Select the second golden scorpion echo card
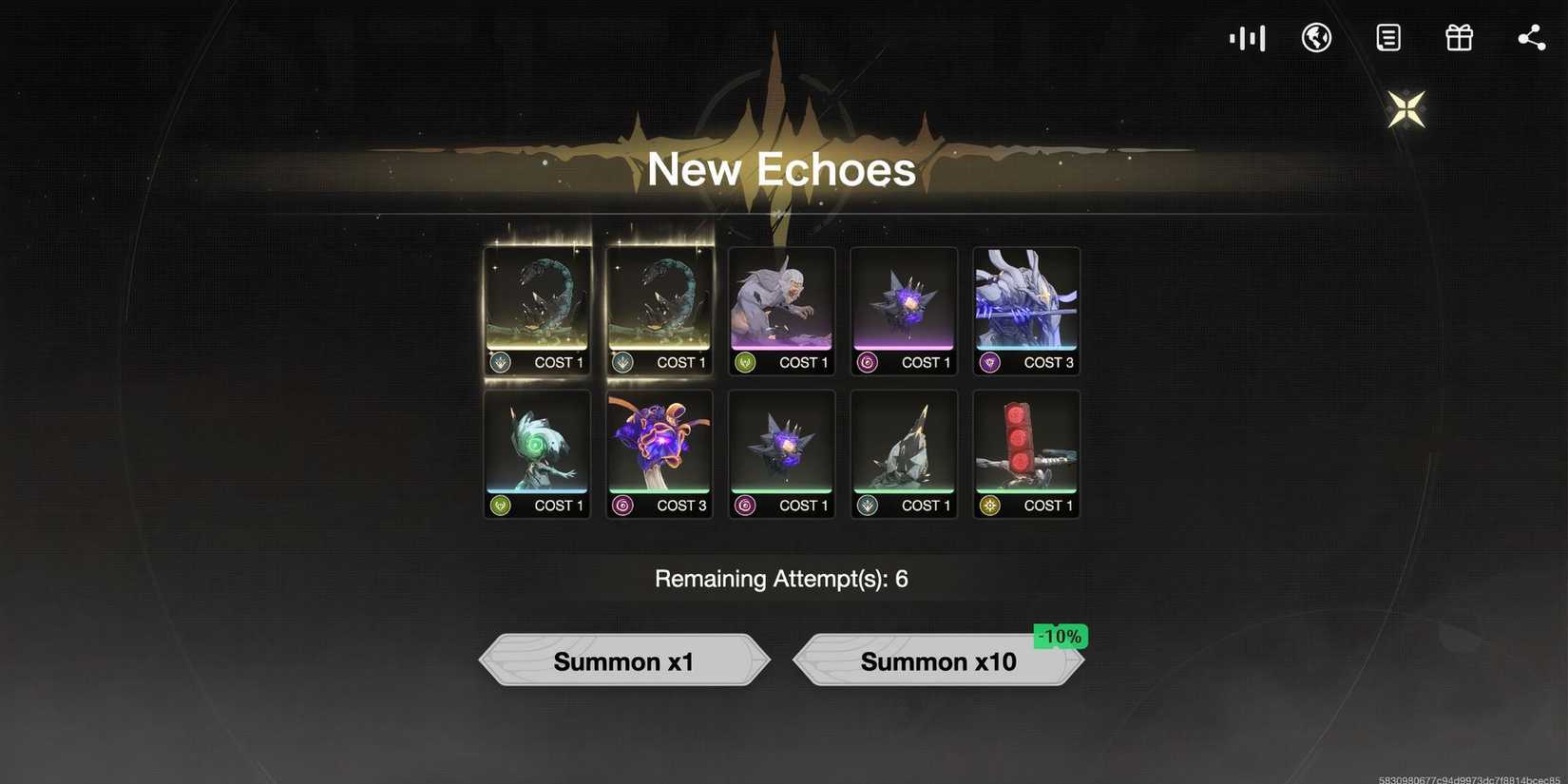This screenshot has width=1568, height=784. (x=659, y=304)
